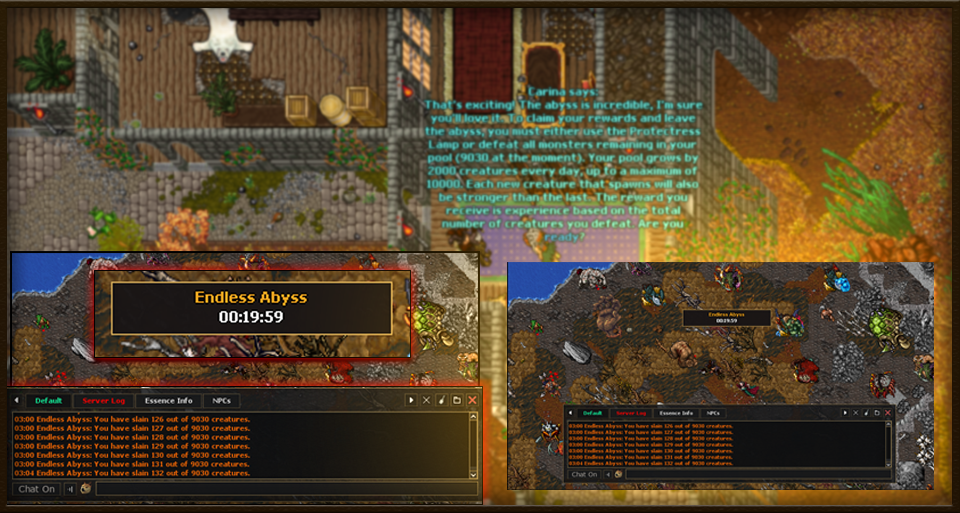960x513 pixels.
Task: Toggle the Chat On button in the smaller console
Action: click(585, 474)
